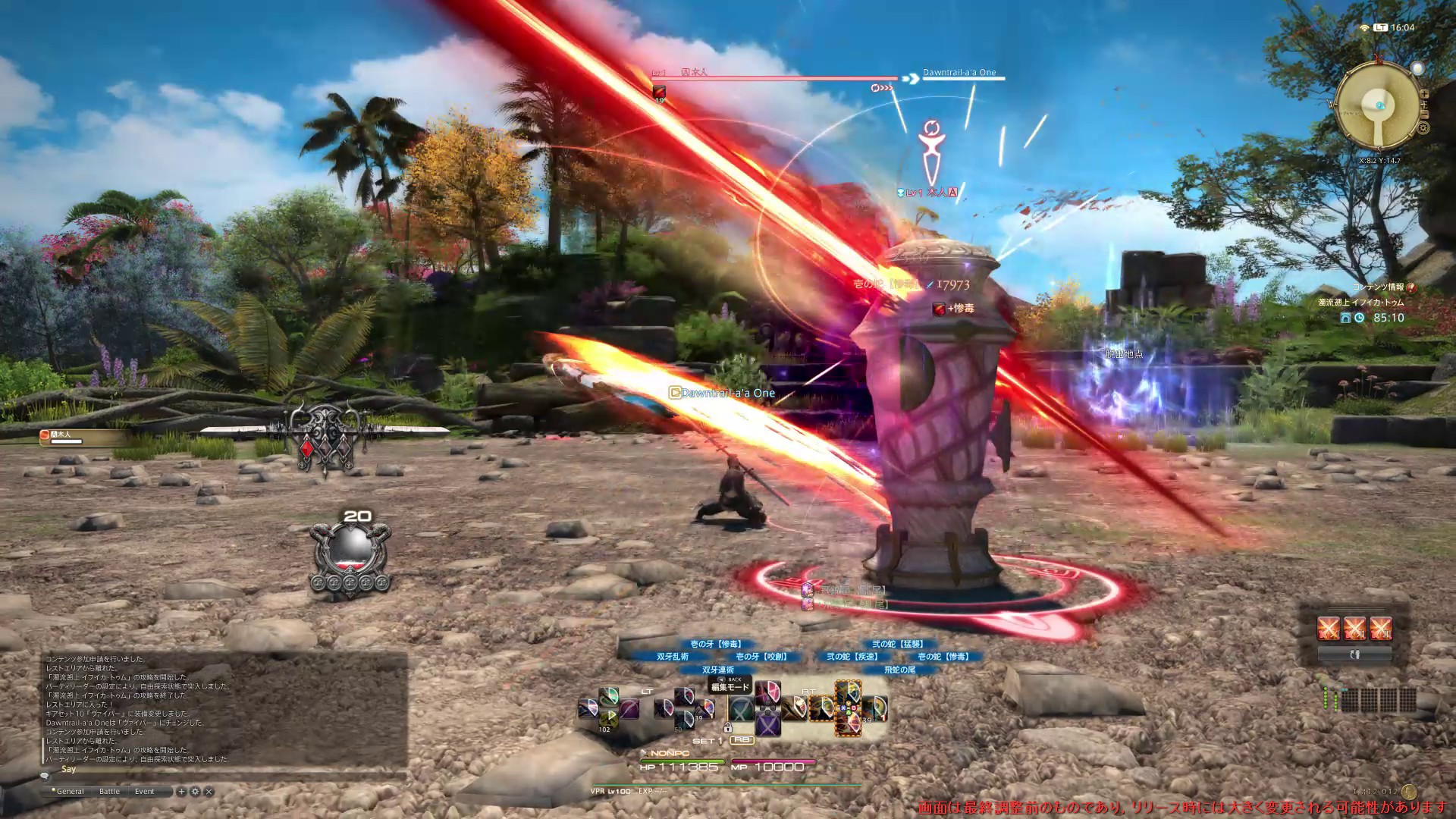Switch to the General chat tab
Image resolution: width=1456 pixels, height=819 pixels.
(70, 791)
